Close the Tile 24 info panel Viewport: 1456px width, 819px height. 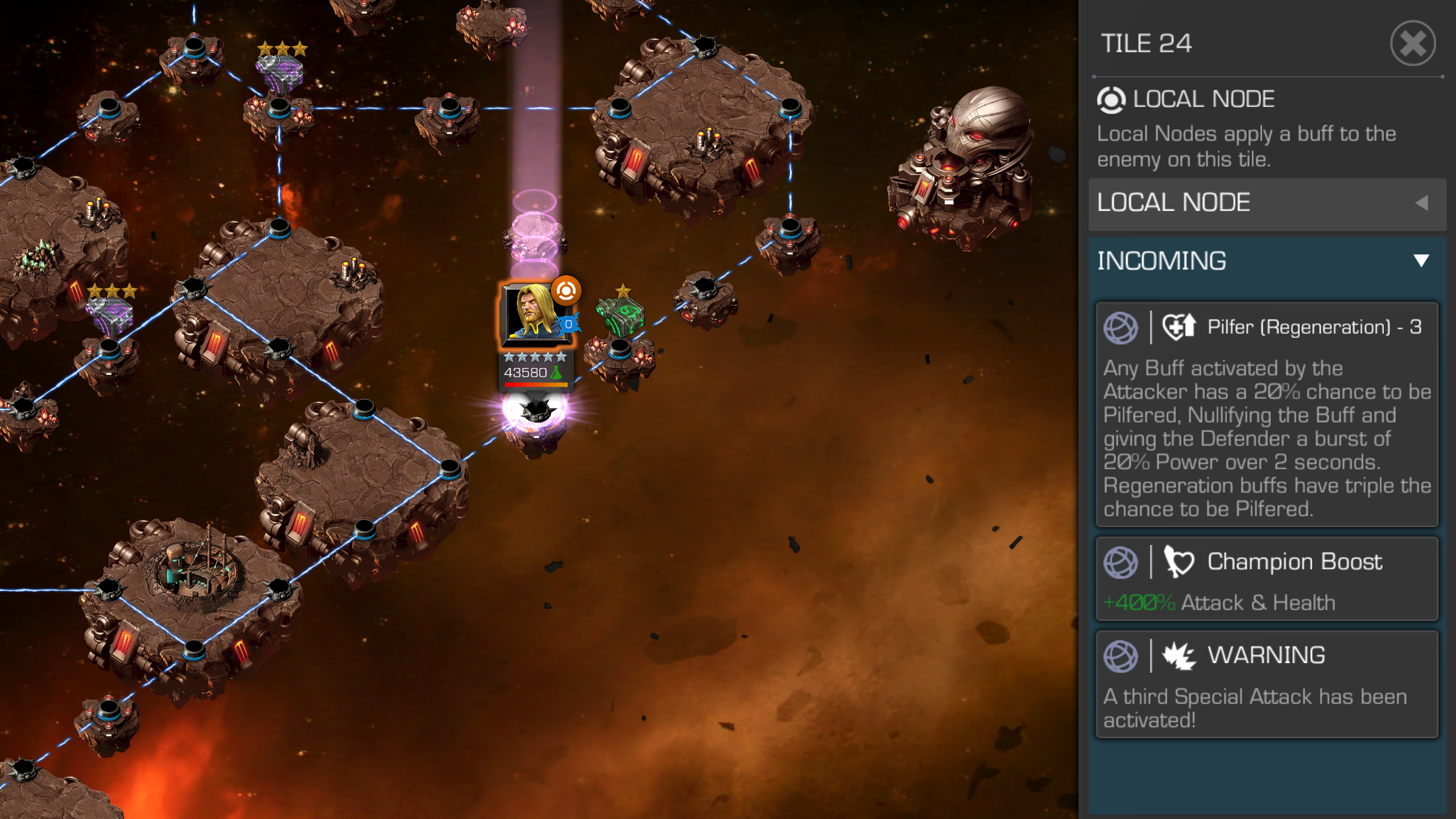pos(1413,44)
